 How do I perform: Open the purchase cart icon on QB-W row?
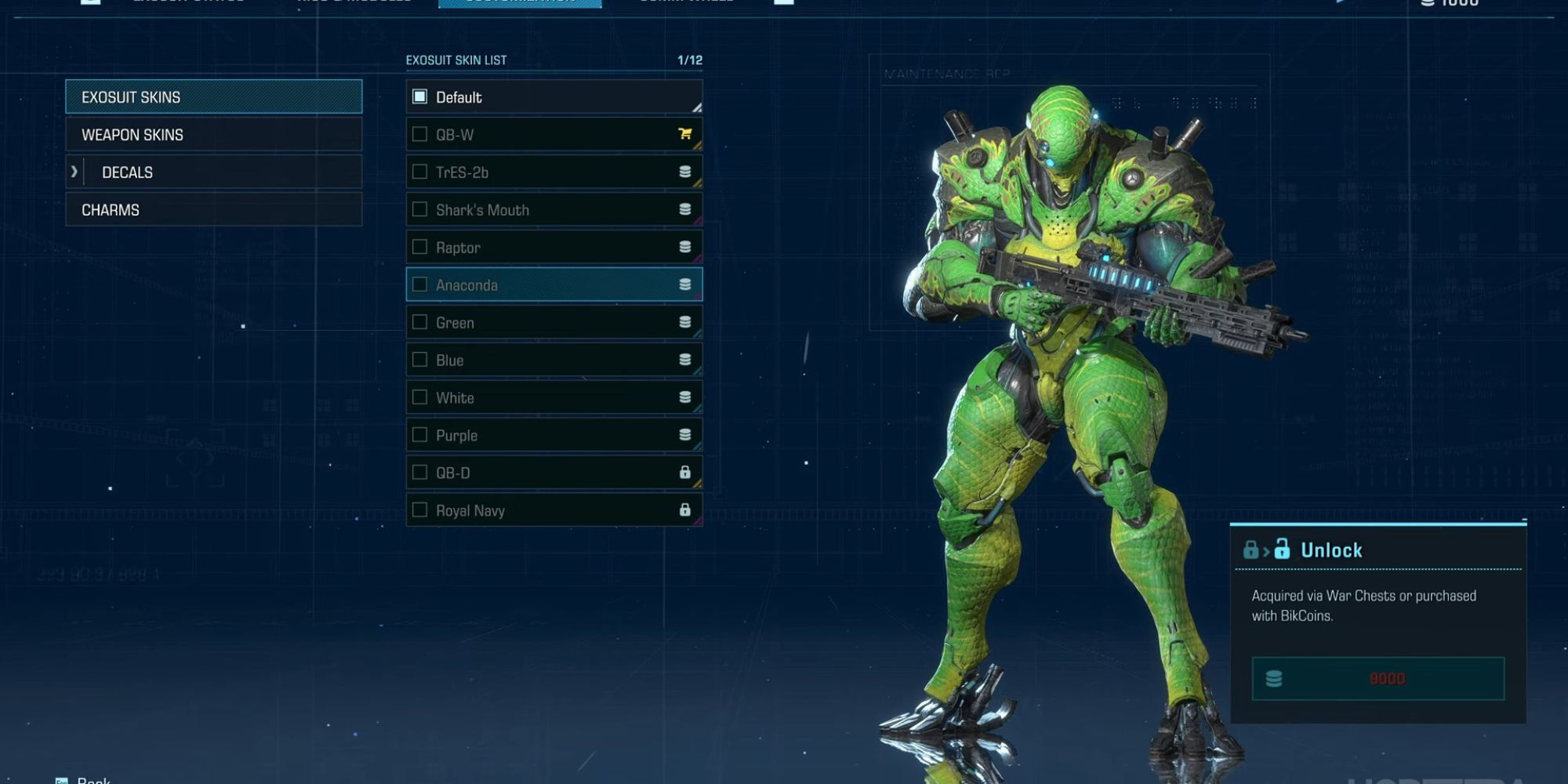pos(686,134)
